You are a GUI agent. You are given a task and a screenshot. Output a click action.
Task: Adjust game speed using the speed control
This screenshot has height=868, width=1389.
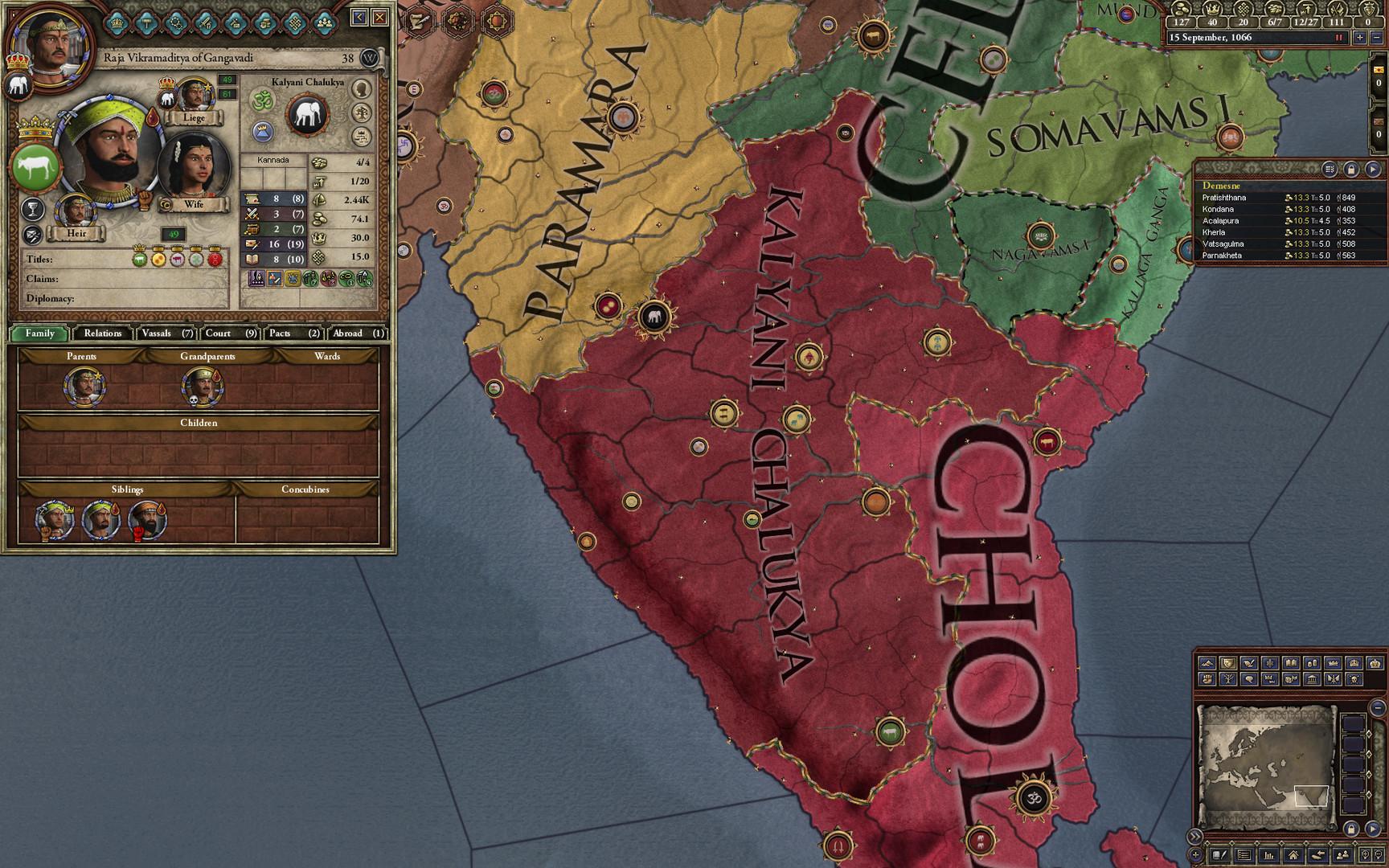[x=1359, y=37]
